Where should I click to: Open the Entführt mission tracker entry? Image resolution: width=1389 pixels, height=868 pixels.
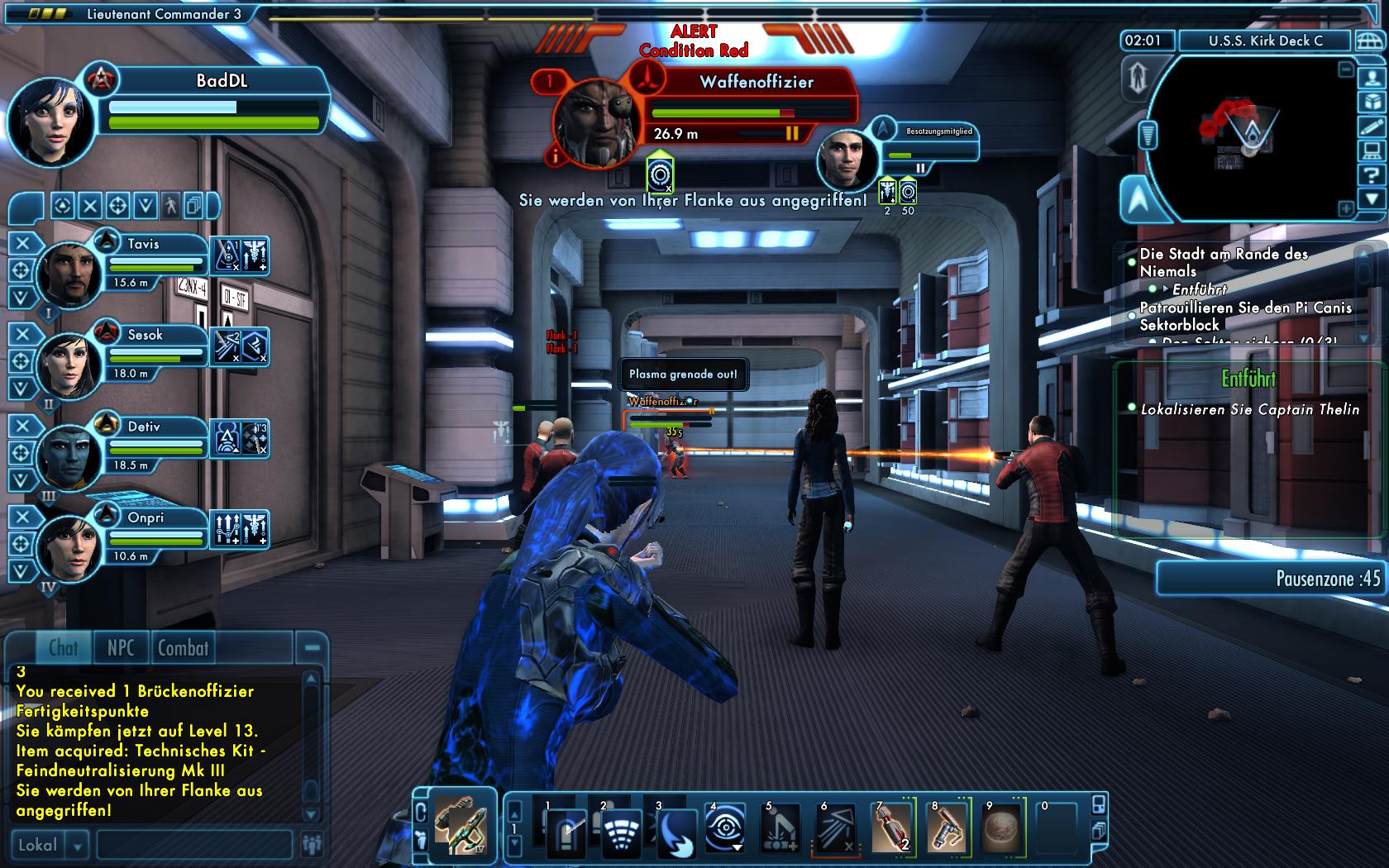click(x=1199, y=289)
